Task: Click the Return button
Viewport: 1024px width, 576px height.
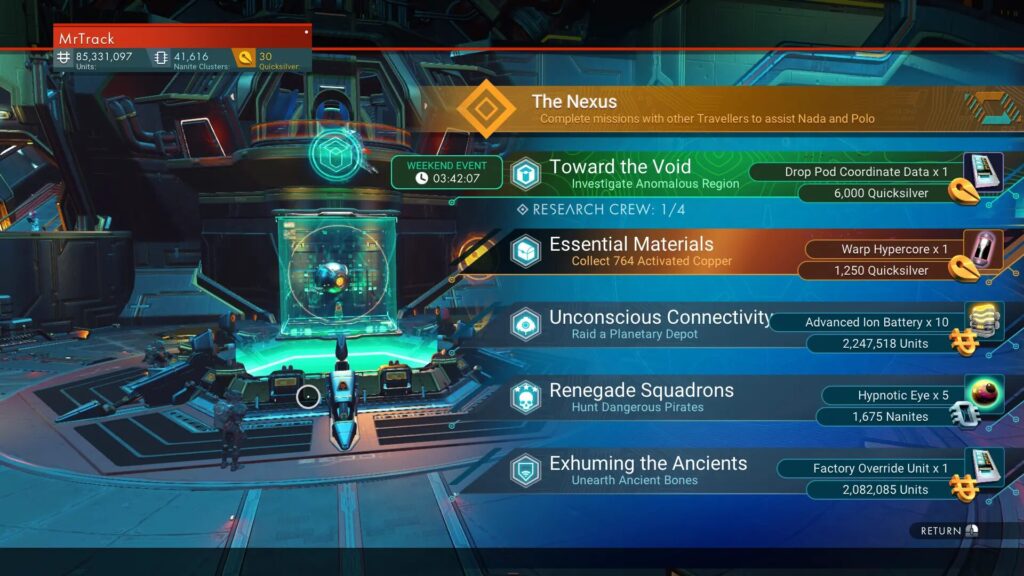Action: [x=945, y=531]
